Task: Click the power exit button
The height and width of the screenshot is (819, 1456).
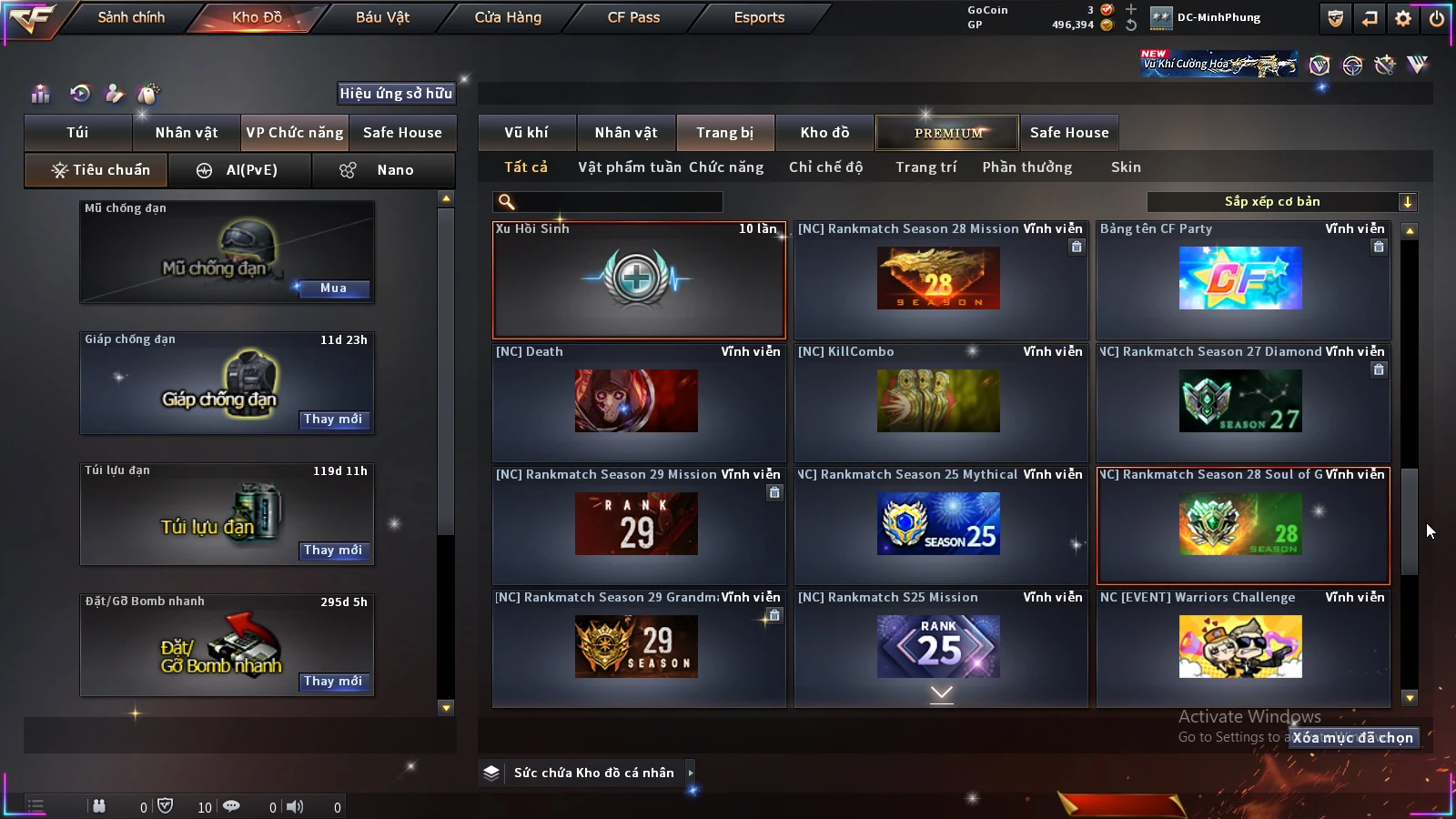Action: pyautogui.click(x=1437, y=18)
